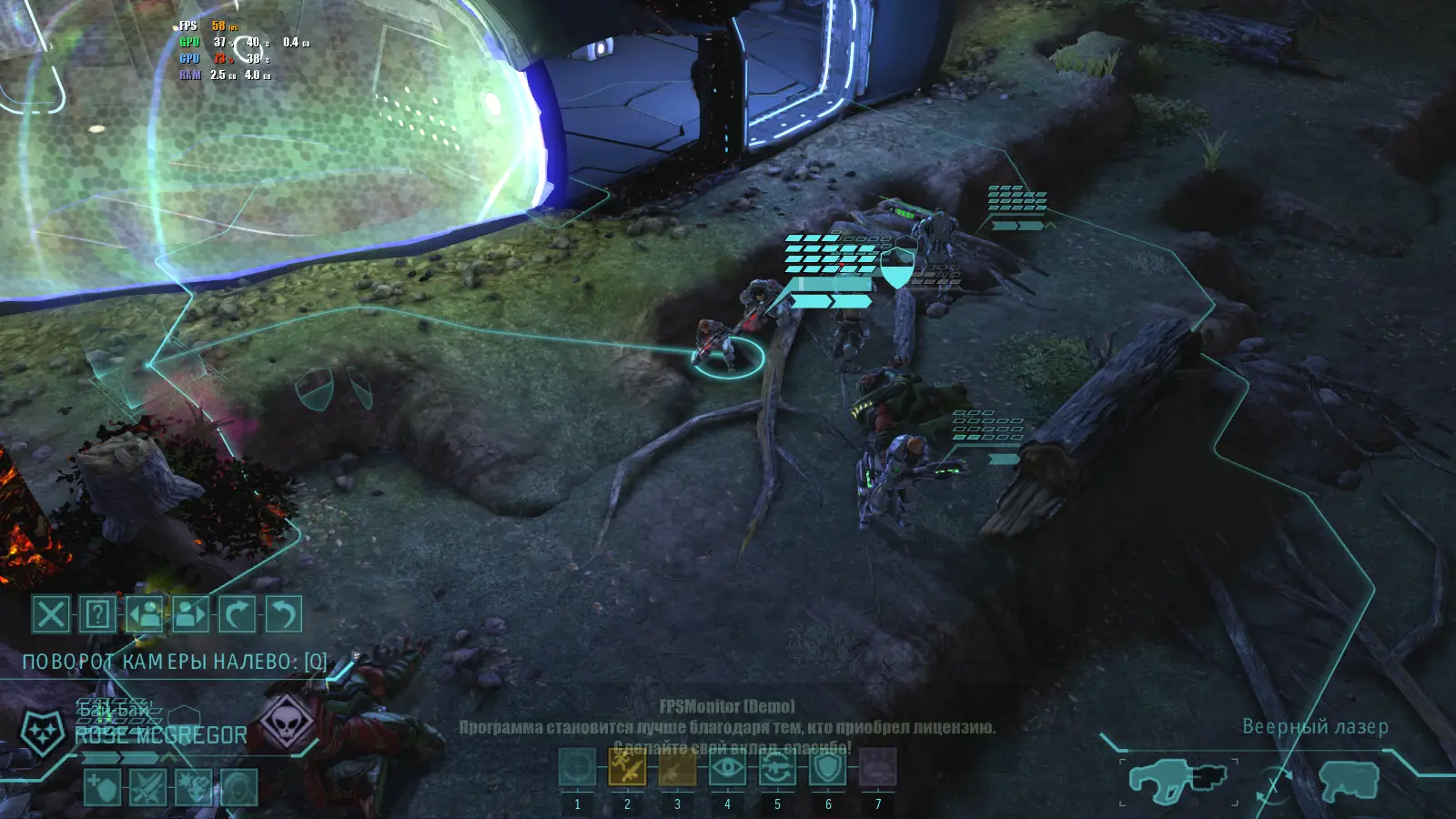Screen dimensions: 1456x819
Task: Click the alien skull diamond icon
Action: (287, 723)
